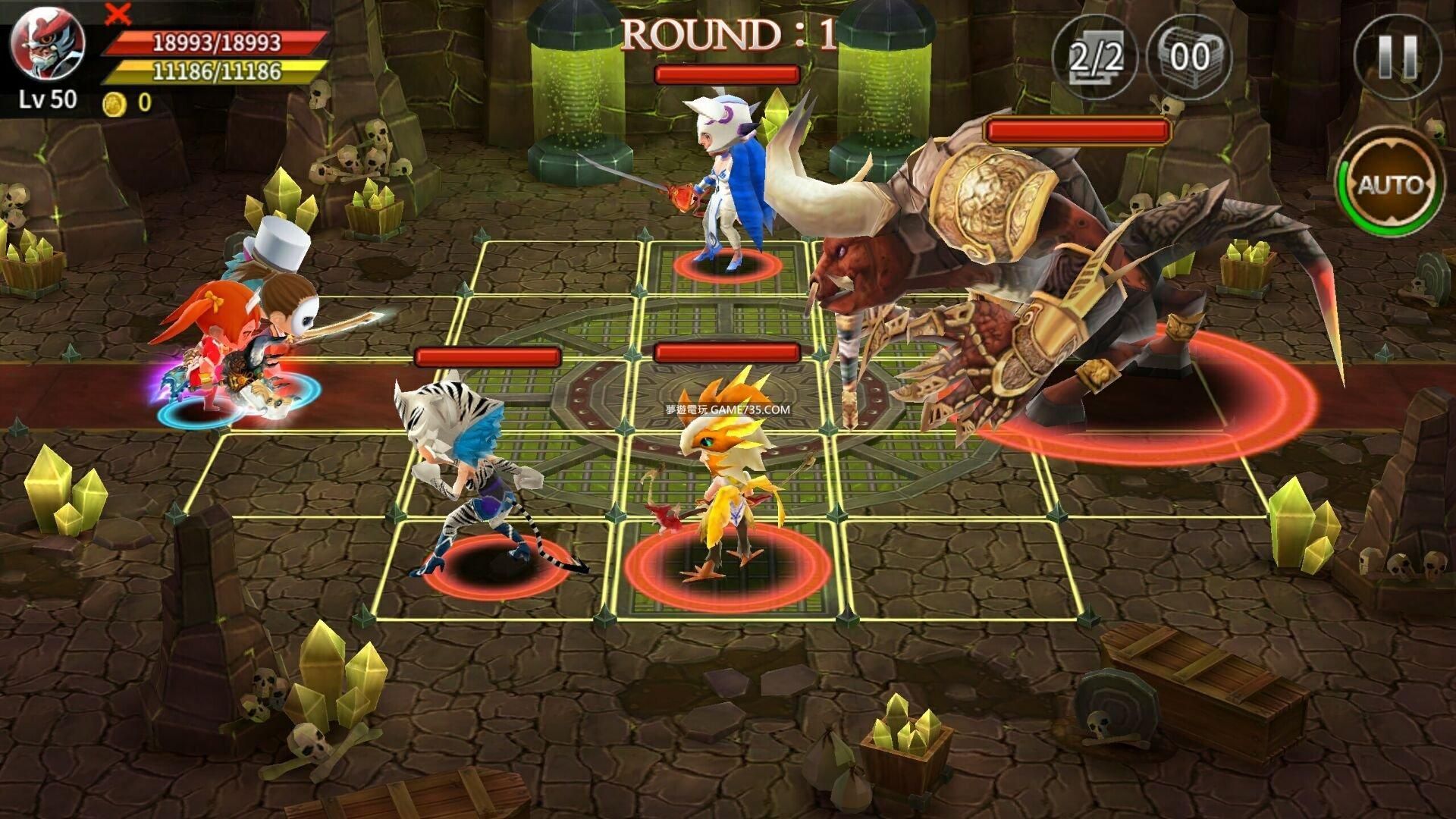1456x819 pixels.
Task: Click the 2/2 wave counter icon
Action: 1095,57
